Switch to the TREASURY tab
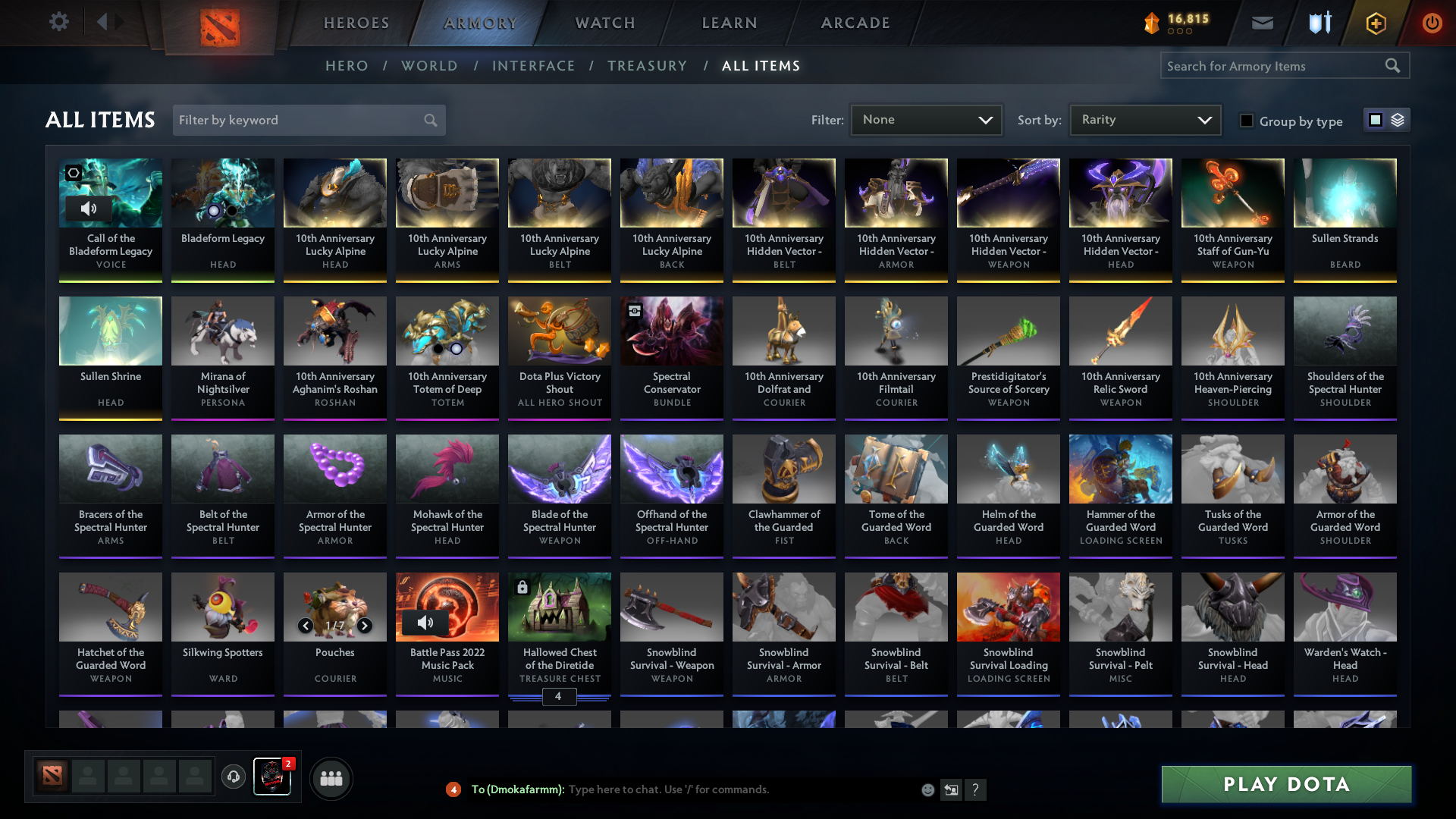 pyautogui.click(x=648, y=66)
